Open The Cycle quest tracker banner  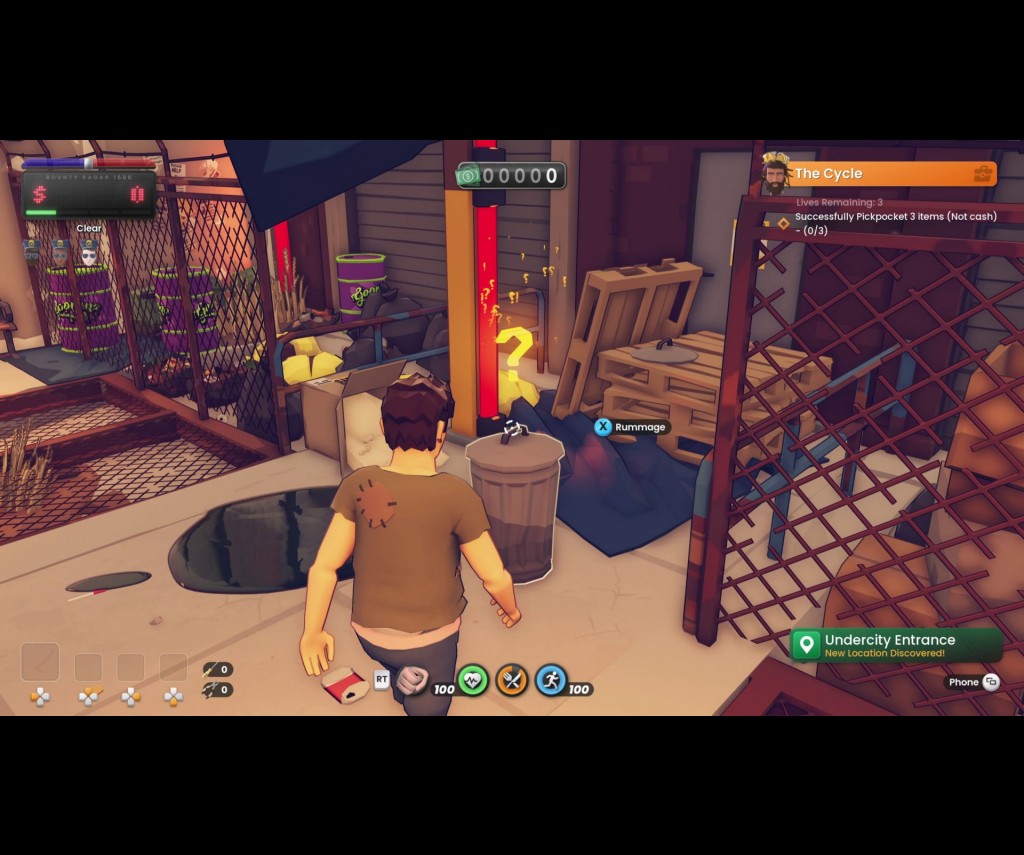(x=880, y=174)
